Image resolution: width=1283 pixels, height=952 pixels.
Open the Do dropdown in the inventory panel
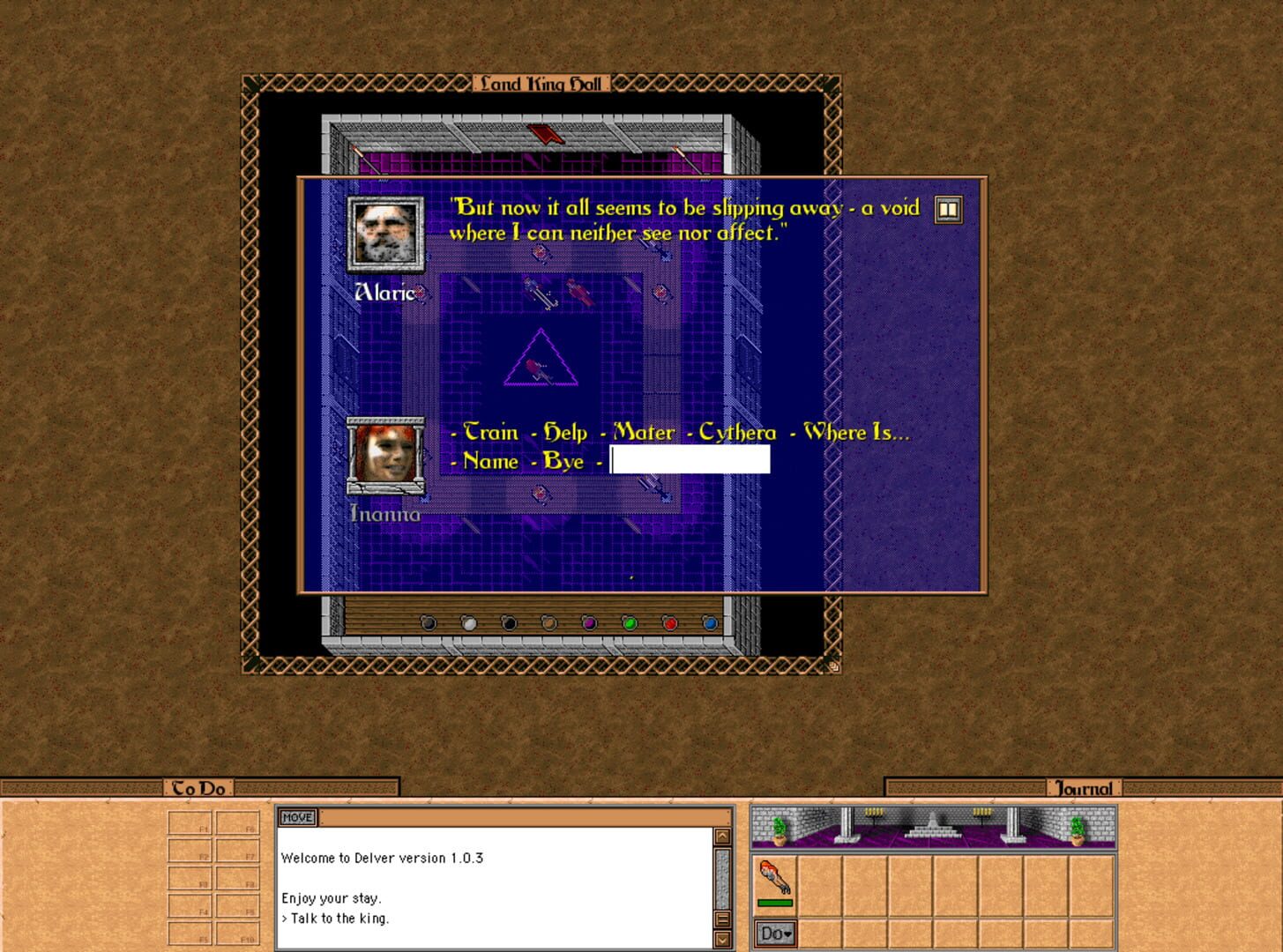774,933
